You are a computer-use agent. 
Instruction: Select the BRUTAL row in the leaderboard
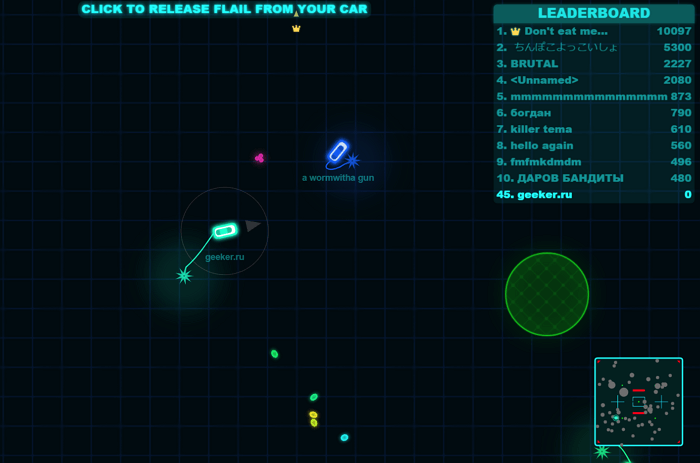pos(594,64)
